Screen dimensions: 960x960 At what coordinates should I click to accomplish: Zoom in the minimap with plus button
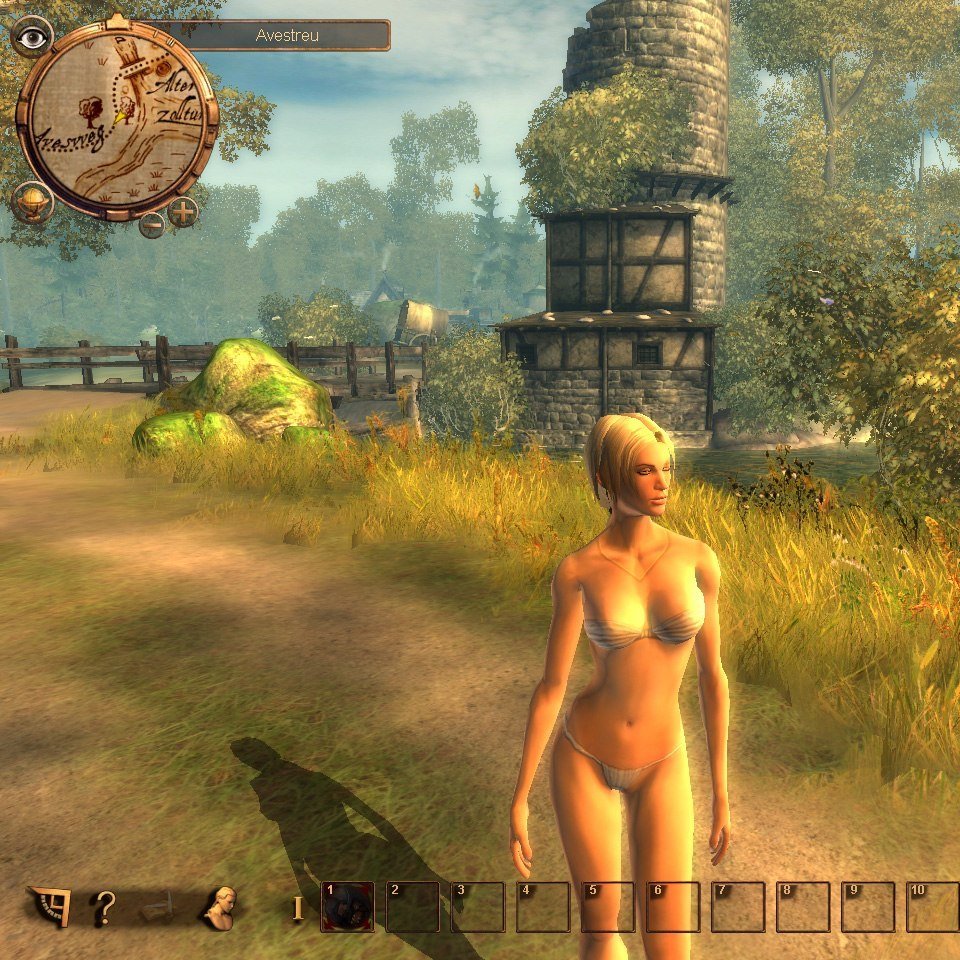tap(183, 211)
